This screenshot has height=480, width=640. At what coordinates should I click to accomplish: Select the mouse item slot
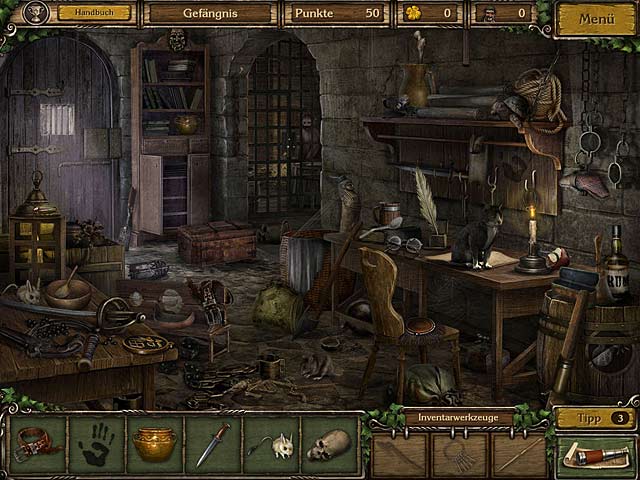(270, 444)
